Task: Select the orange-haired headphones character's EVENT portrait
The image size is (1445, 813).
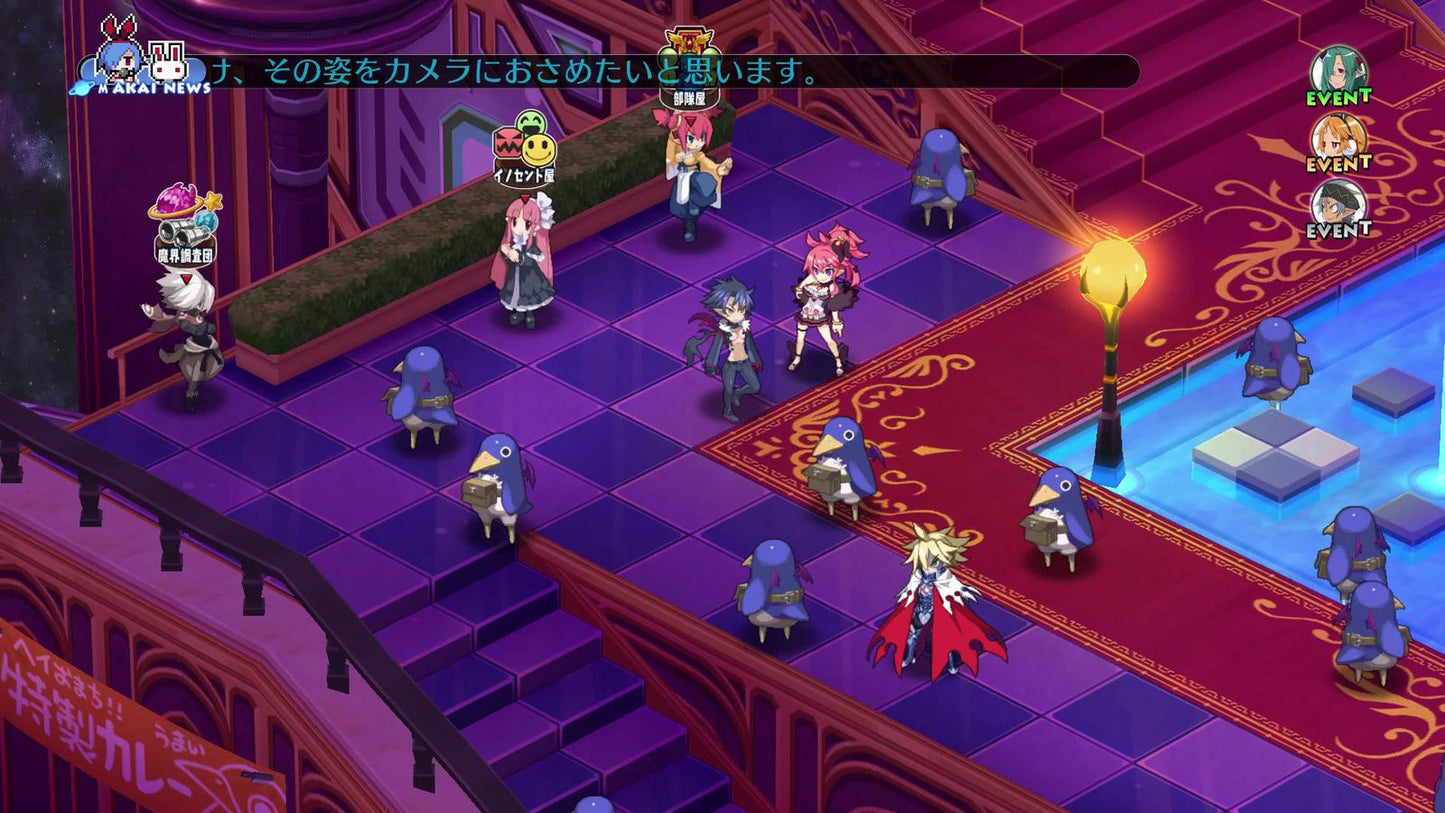Action: [1339, 137]
